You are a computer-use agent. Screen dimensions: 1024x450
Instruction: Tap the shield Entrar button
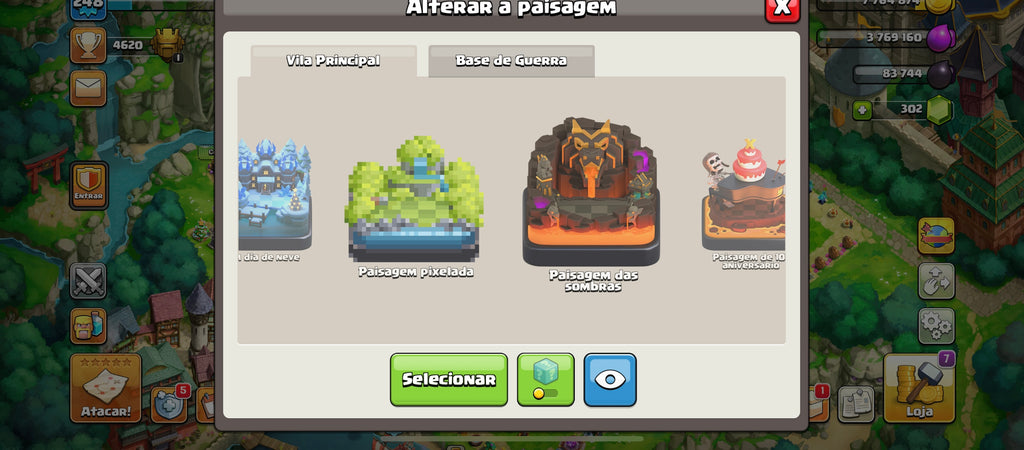point(88,185)
